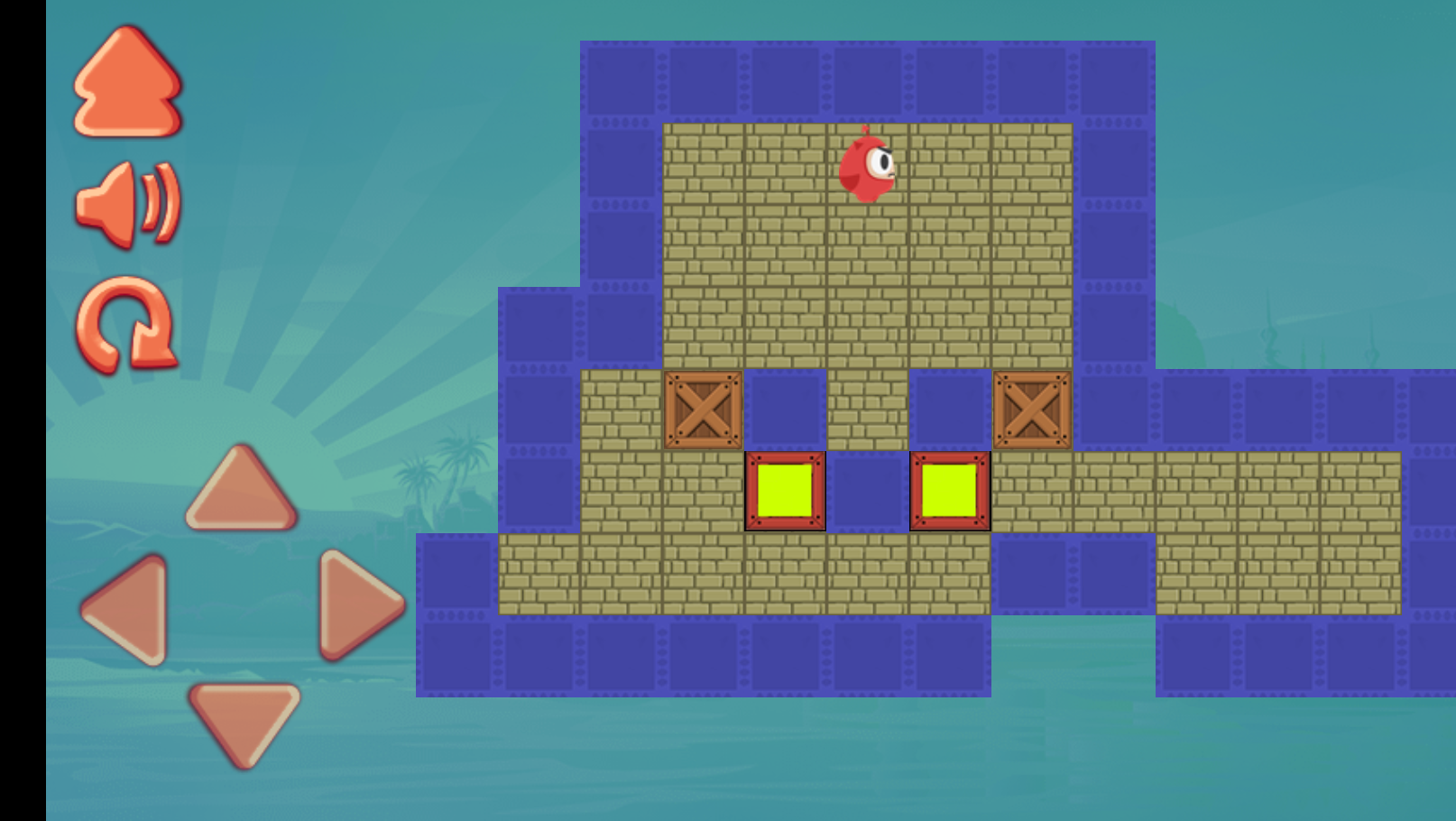Click the left wooden crate

[x=702, y=410]
